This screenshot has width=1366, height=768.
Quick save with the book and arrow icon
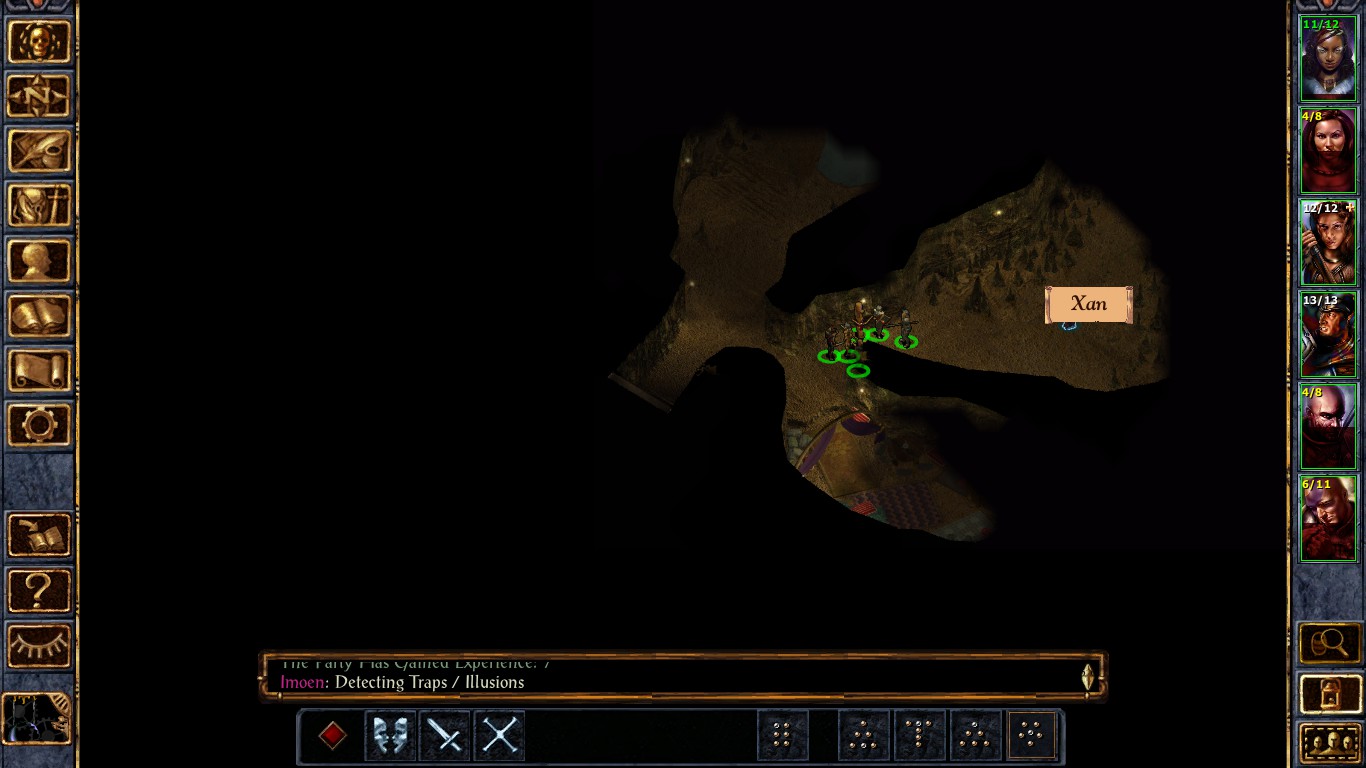click(x=39, y=536)
